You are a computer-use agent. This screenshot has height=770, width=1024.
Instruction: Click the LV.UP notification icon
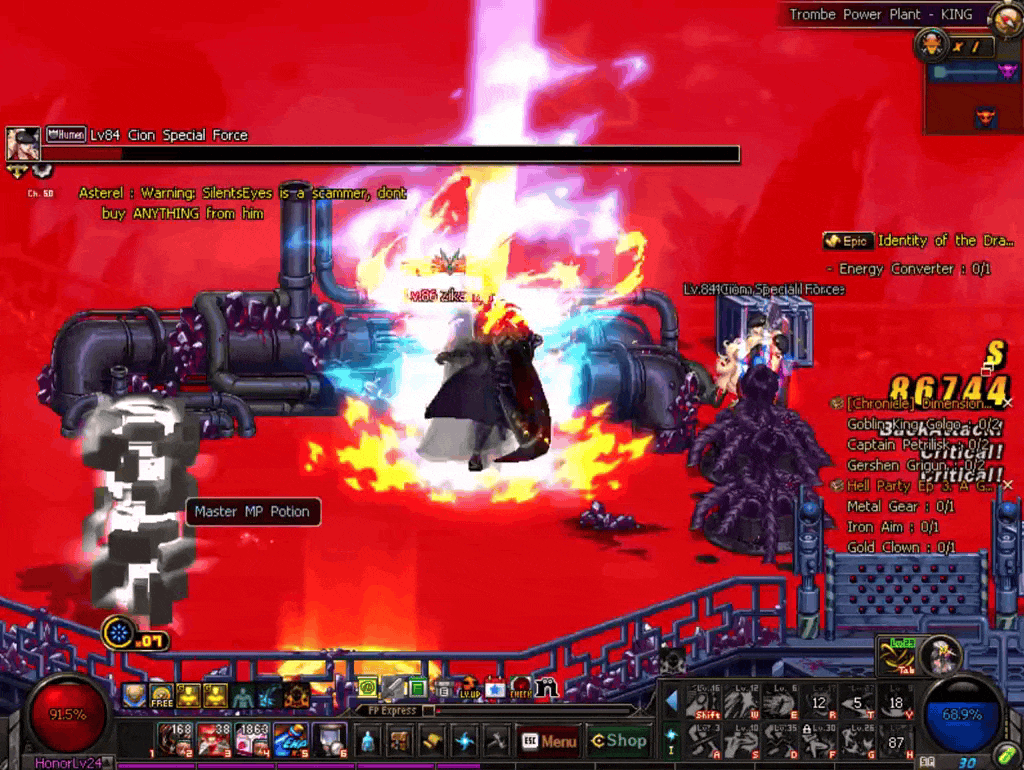469,688
